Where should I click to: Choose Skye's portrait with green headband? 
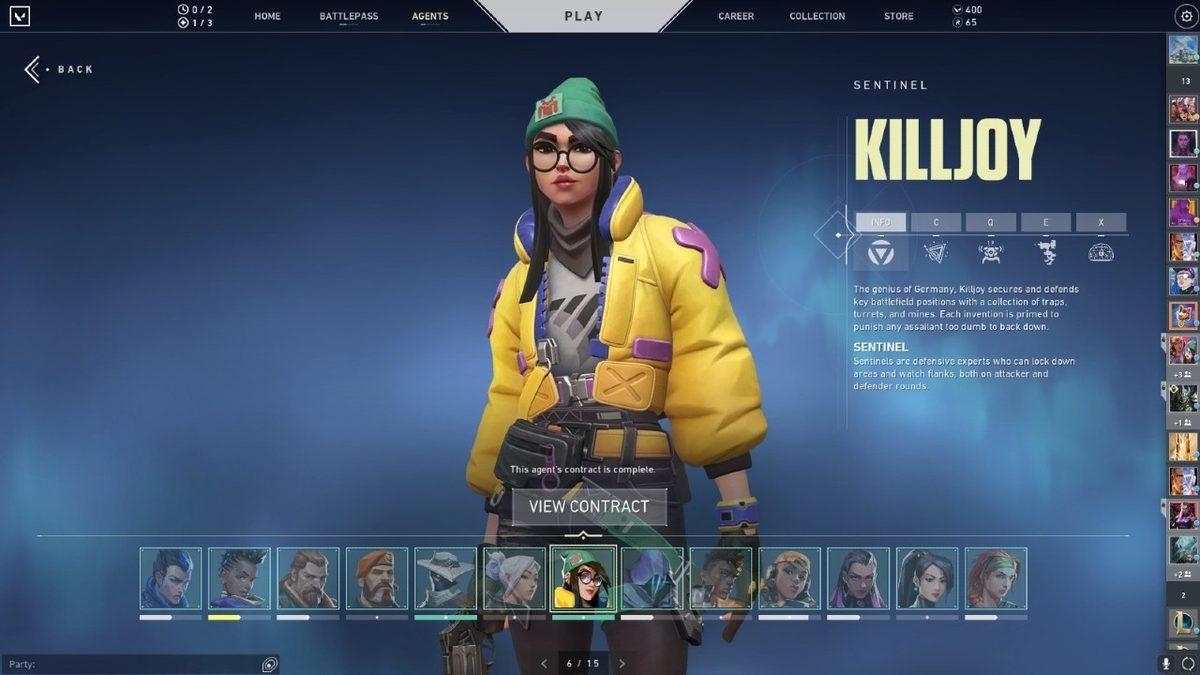(996, 578)
